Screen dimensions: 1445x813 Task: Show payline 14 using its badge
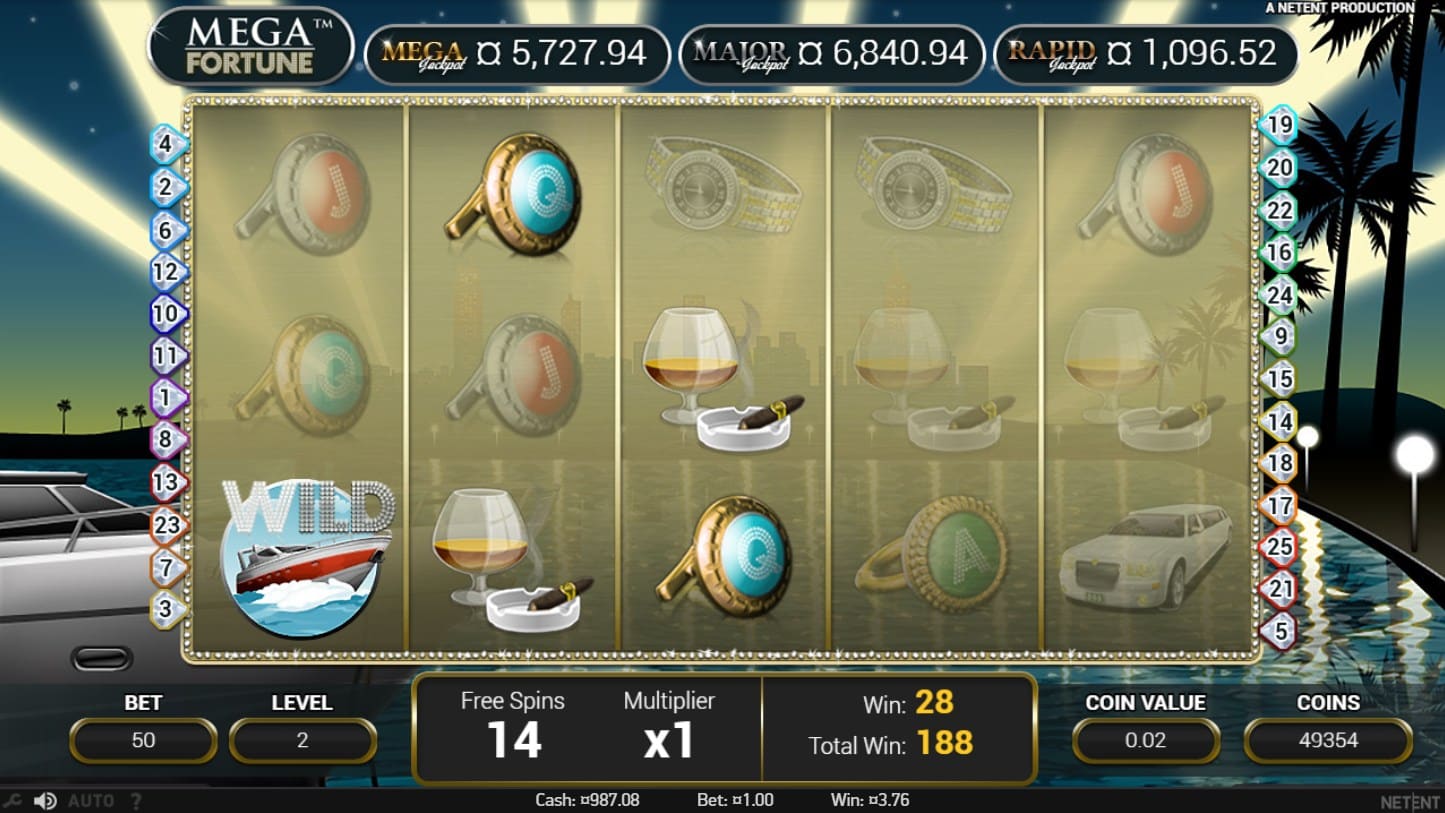pyautogui.click(x=1280, y=422)
